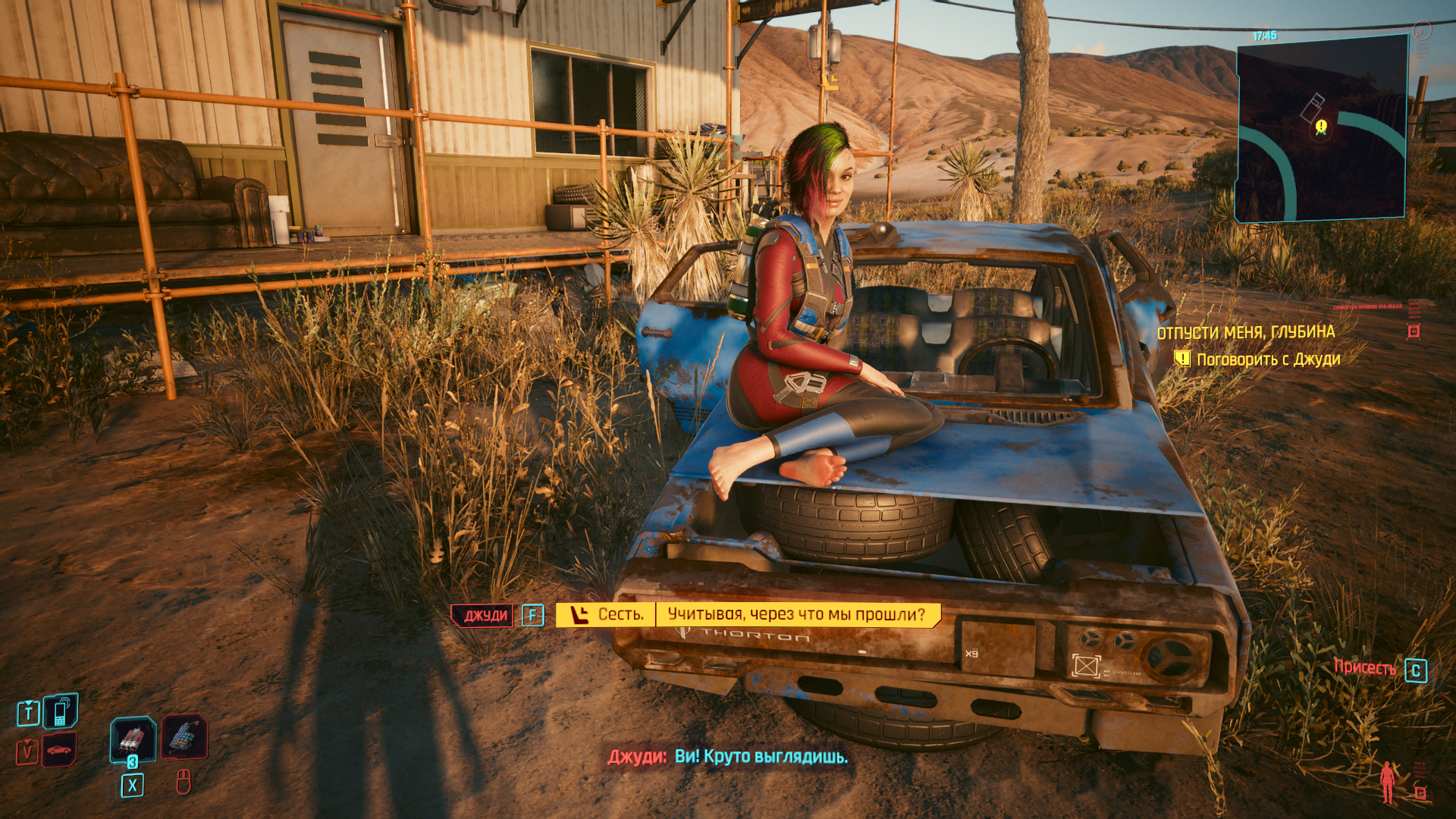Image resolution: width=1456 pixels, height=819 pixels.
Task: Choose the "Сесть." dialogue option
Action: pyautogui.click(x=607, y=614)
